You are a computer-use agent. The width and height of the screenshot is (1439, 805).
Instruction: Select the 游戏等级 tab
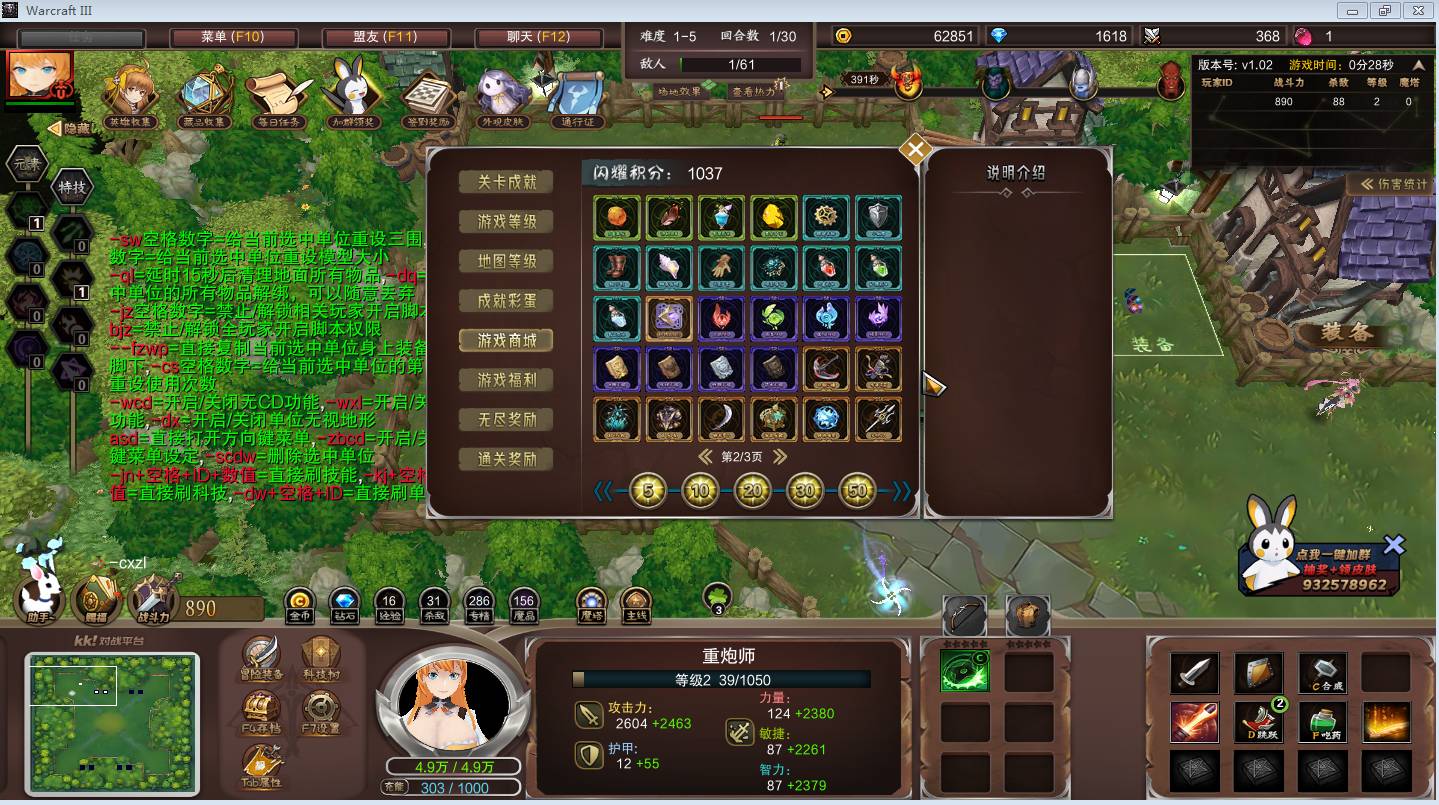pyautogui.click(x=506, y=221)
